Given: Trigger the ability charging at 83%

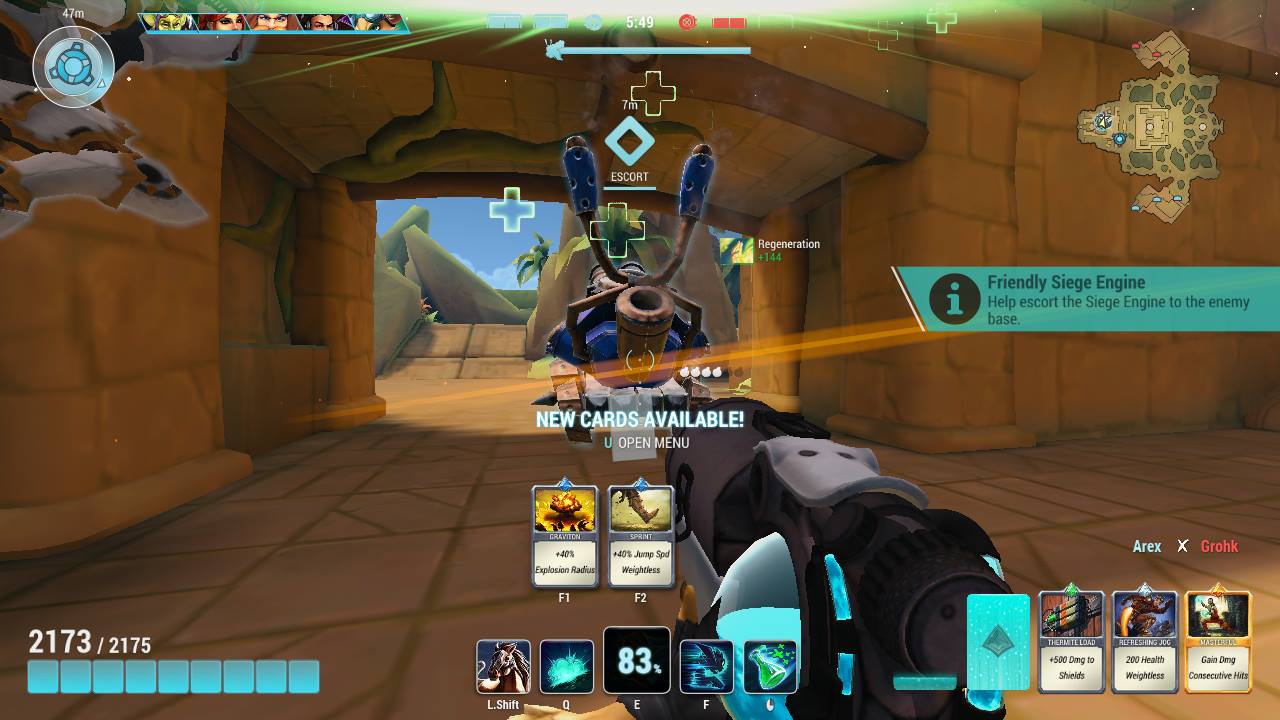Looking at the screenshot, I should coord(637,661).
